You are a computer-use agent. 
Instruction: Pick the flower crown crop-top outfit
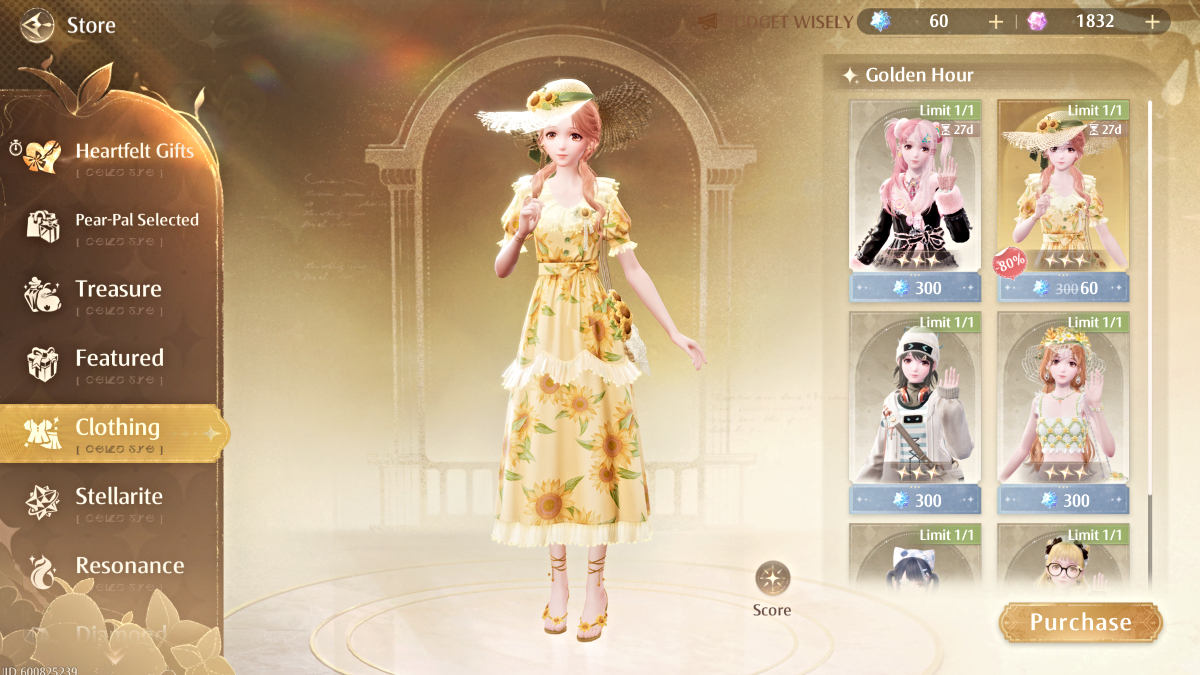1063,400
